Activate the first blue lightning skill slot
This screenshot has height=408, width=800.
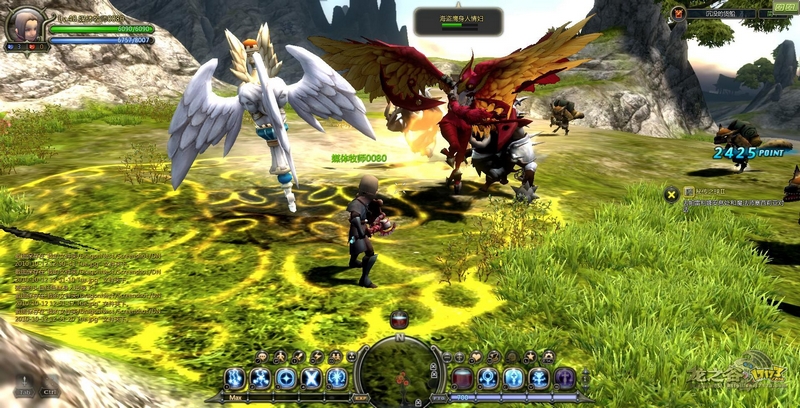pyautogui.click(x=235, y=378)
